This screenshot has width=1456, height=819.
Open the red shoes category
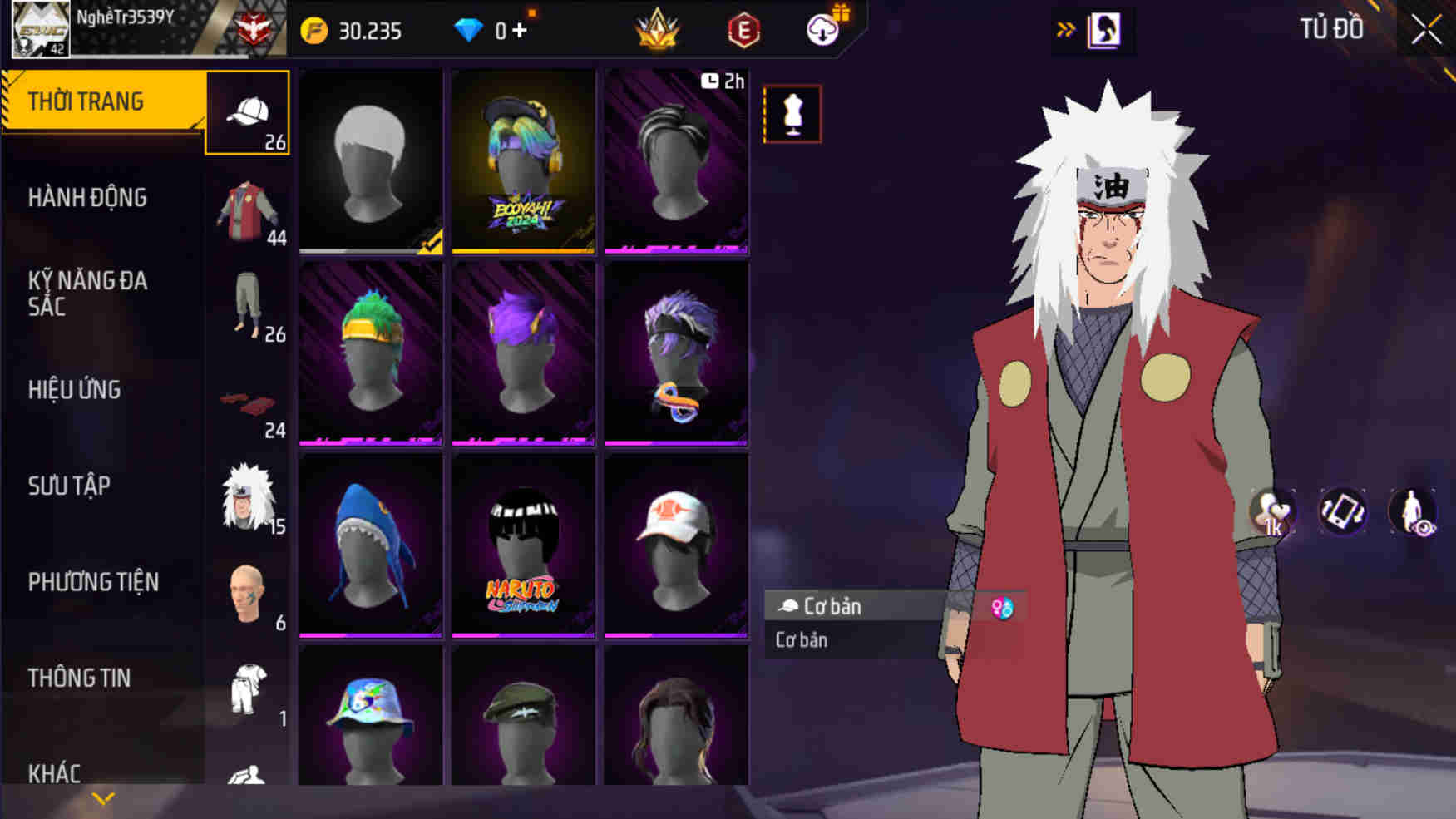click(x=248, y=407)
